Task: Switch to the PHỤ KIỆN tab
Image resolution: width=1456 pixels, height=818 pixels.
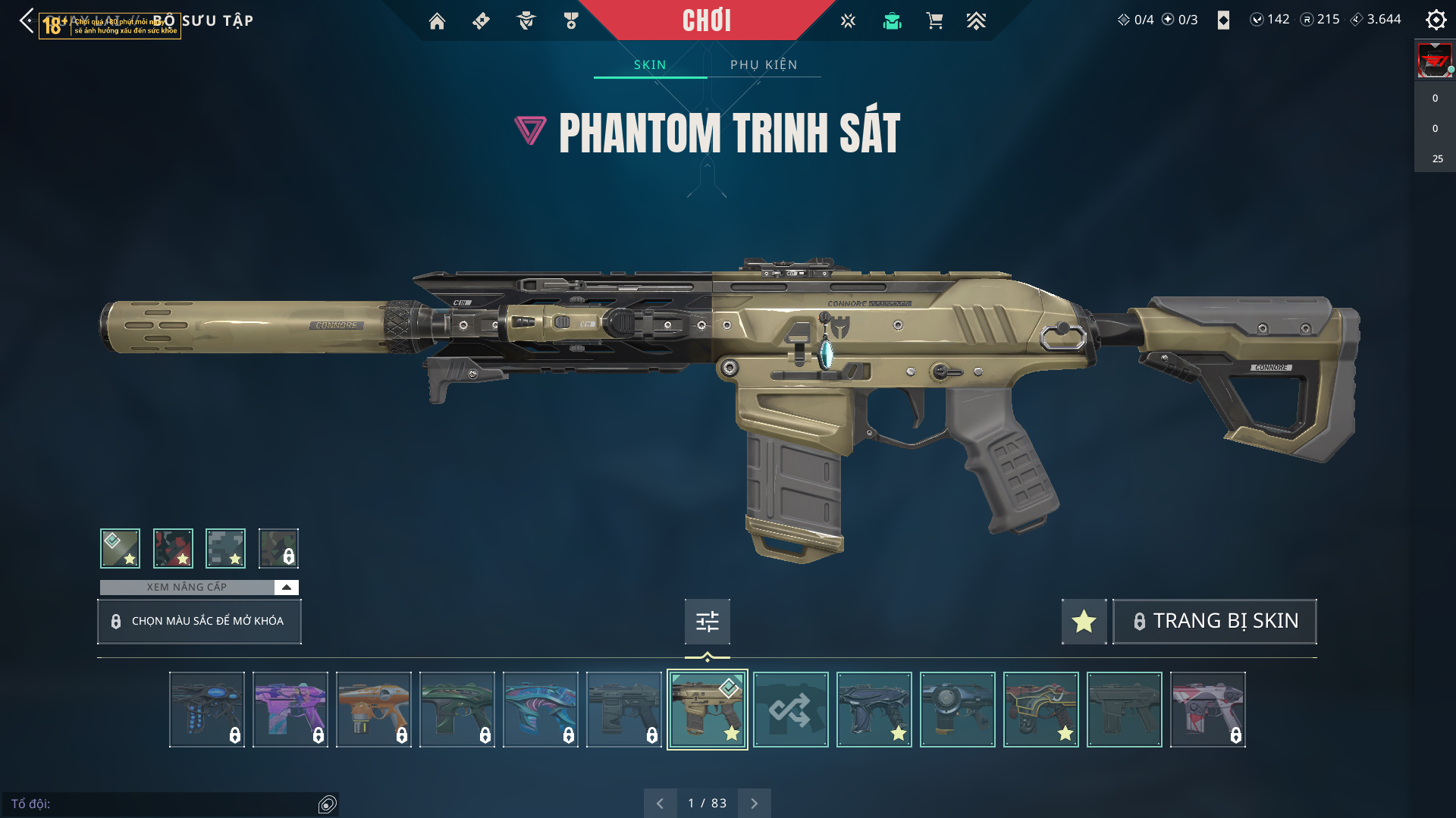Action: pos(764,64)
